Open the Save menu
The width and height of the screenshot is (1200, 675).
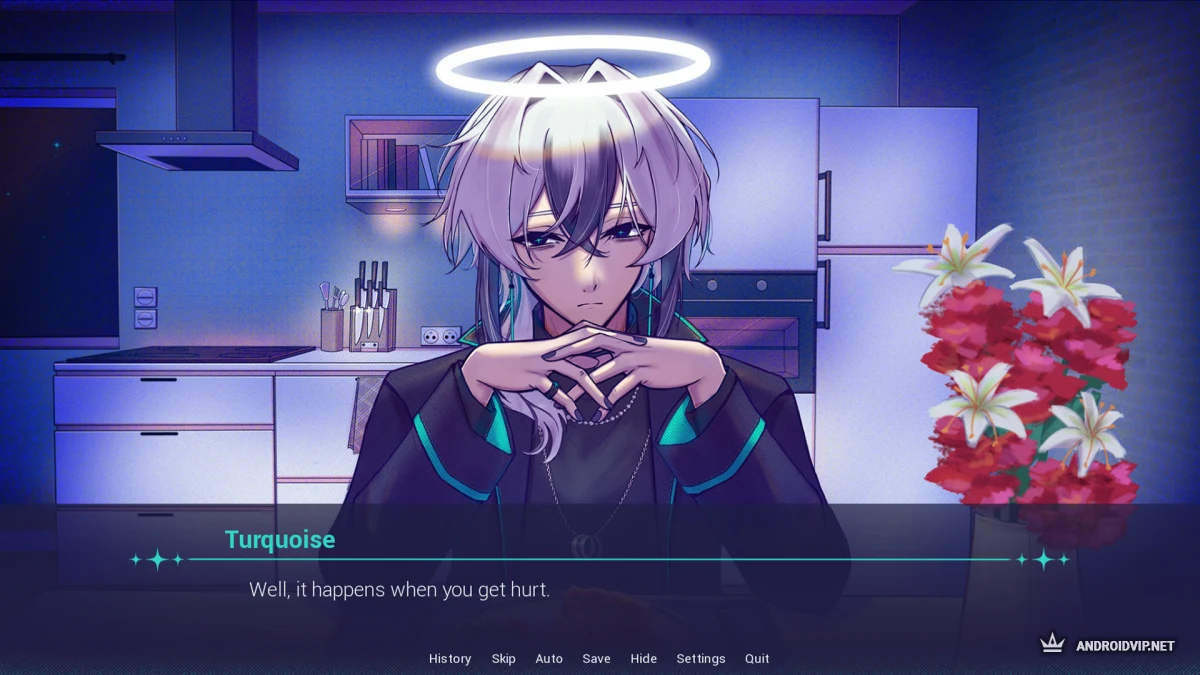pos(596,659)
